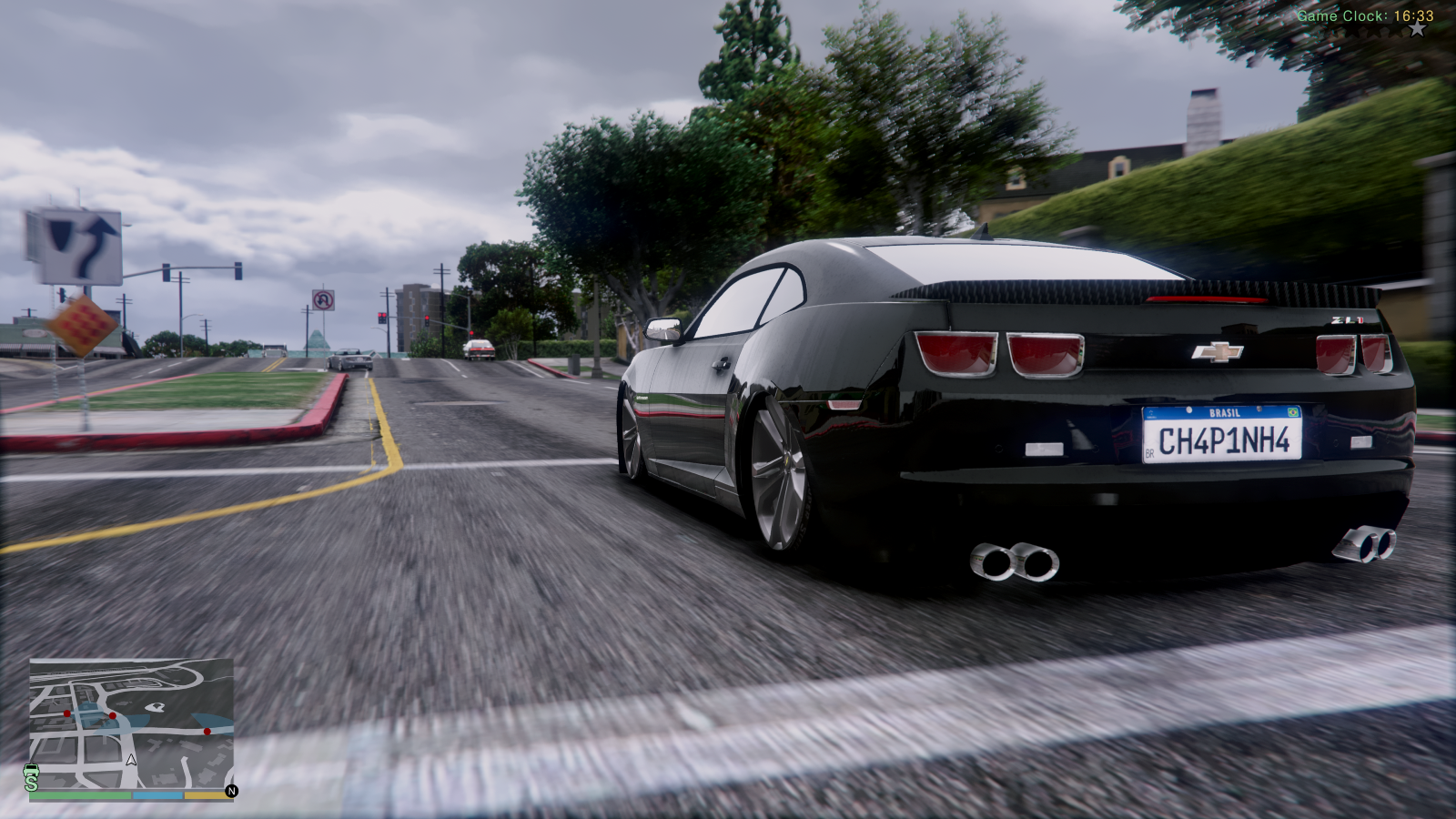Click the white Q landmark blip on the minimap
This screenshot has width=1456, height=819.
[x=156, y=707]
